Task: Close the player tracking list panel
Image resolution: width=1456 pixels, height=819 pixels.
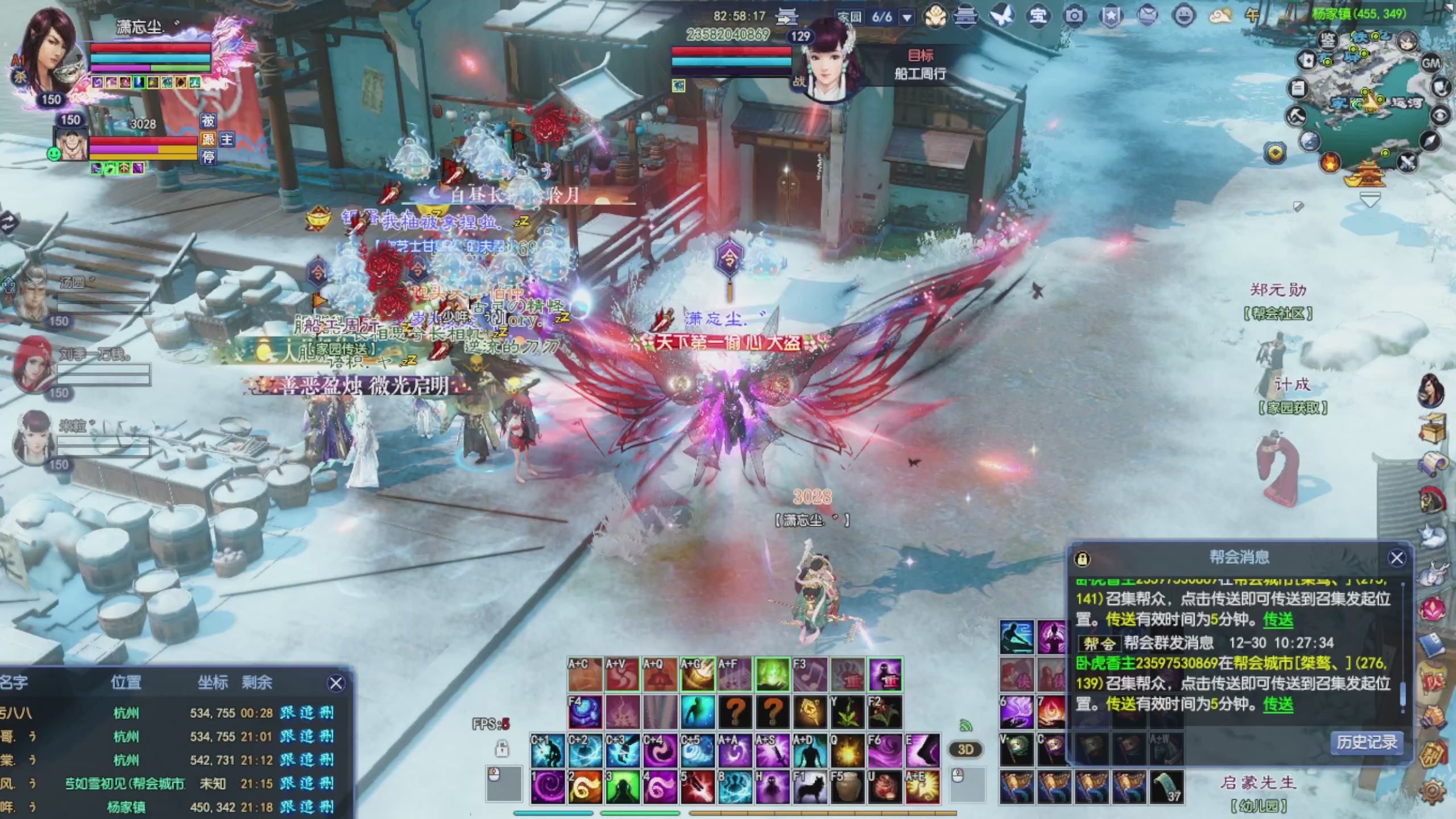Action: coord(336,683)
